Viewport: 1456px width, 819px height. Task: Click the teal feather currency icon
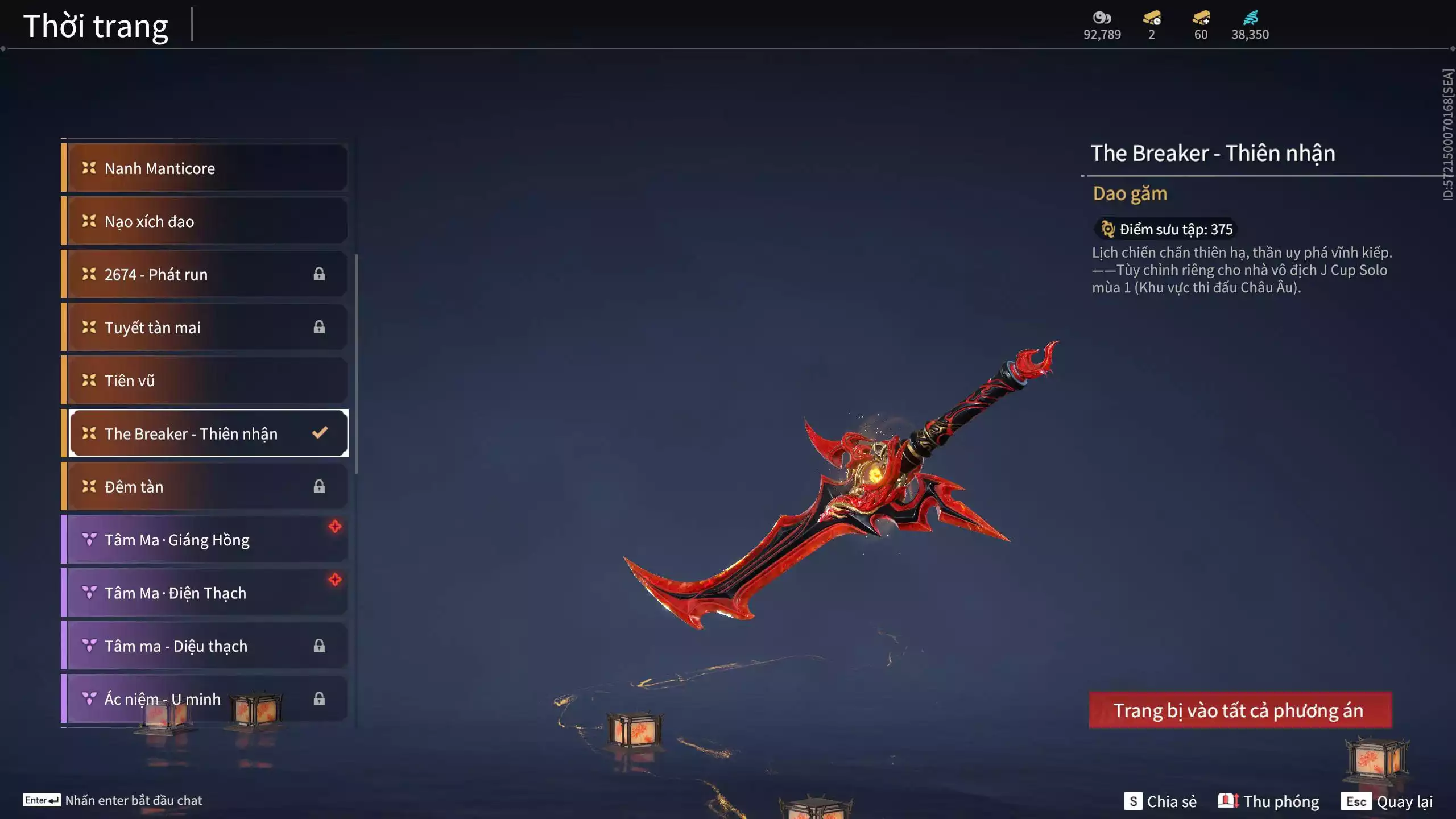(1250, 18)
